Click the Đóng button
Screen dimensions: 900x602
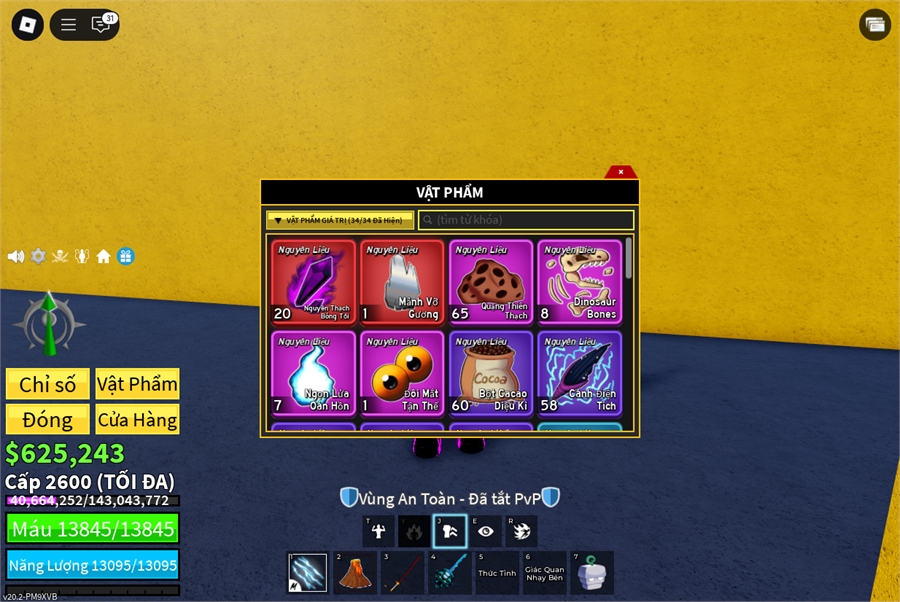point(48,419)
